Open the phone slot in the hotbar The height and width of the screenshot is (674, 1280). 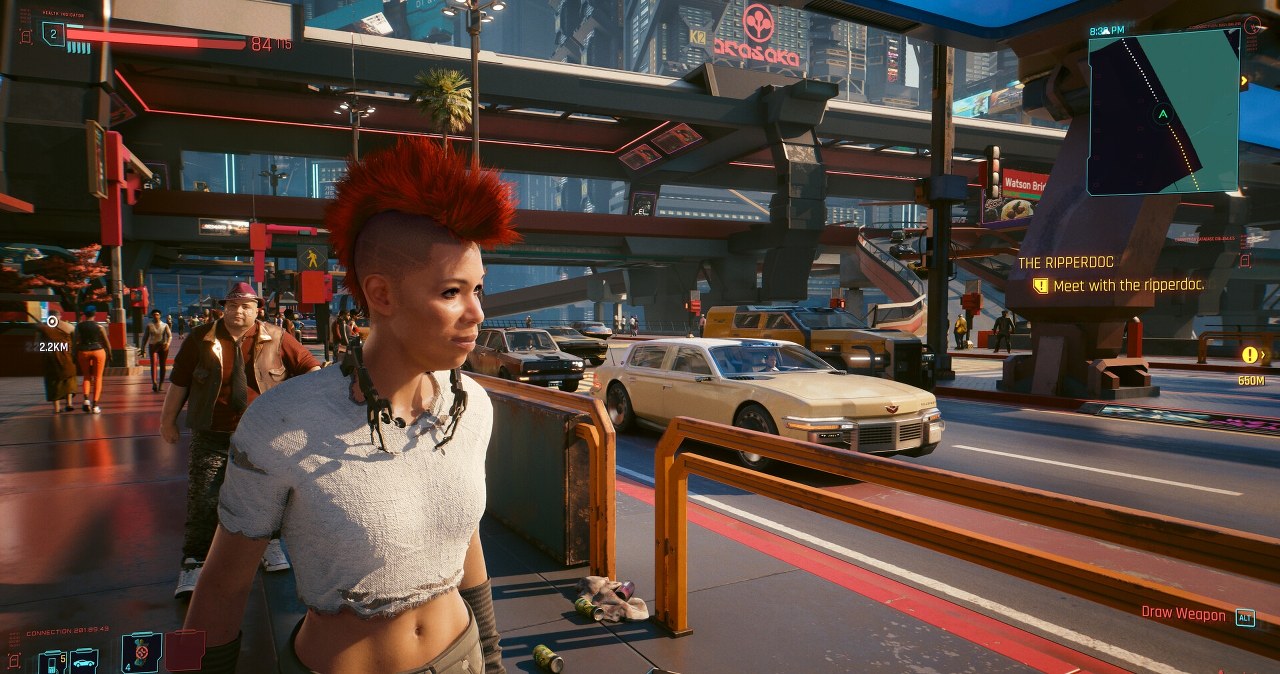pos(51,661)
